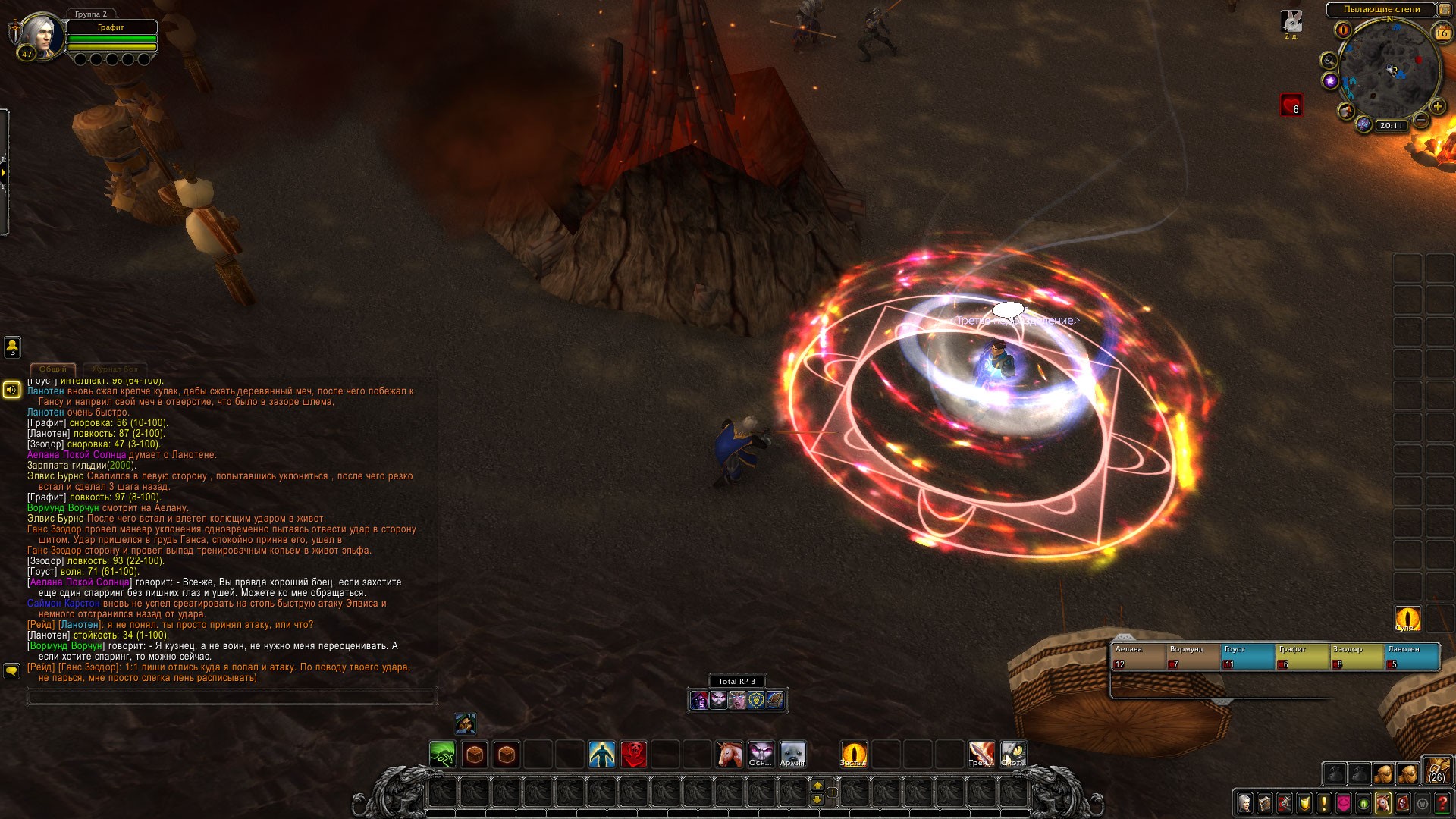Open the world map button beside the zone name

click(1445, 10)
